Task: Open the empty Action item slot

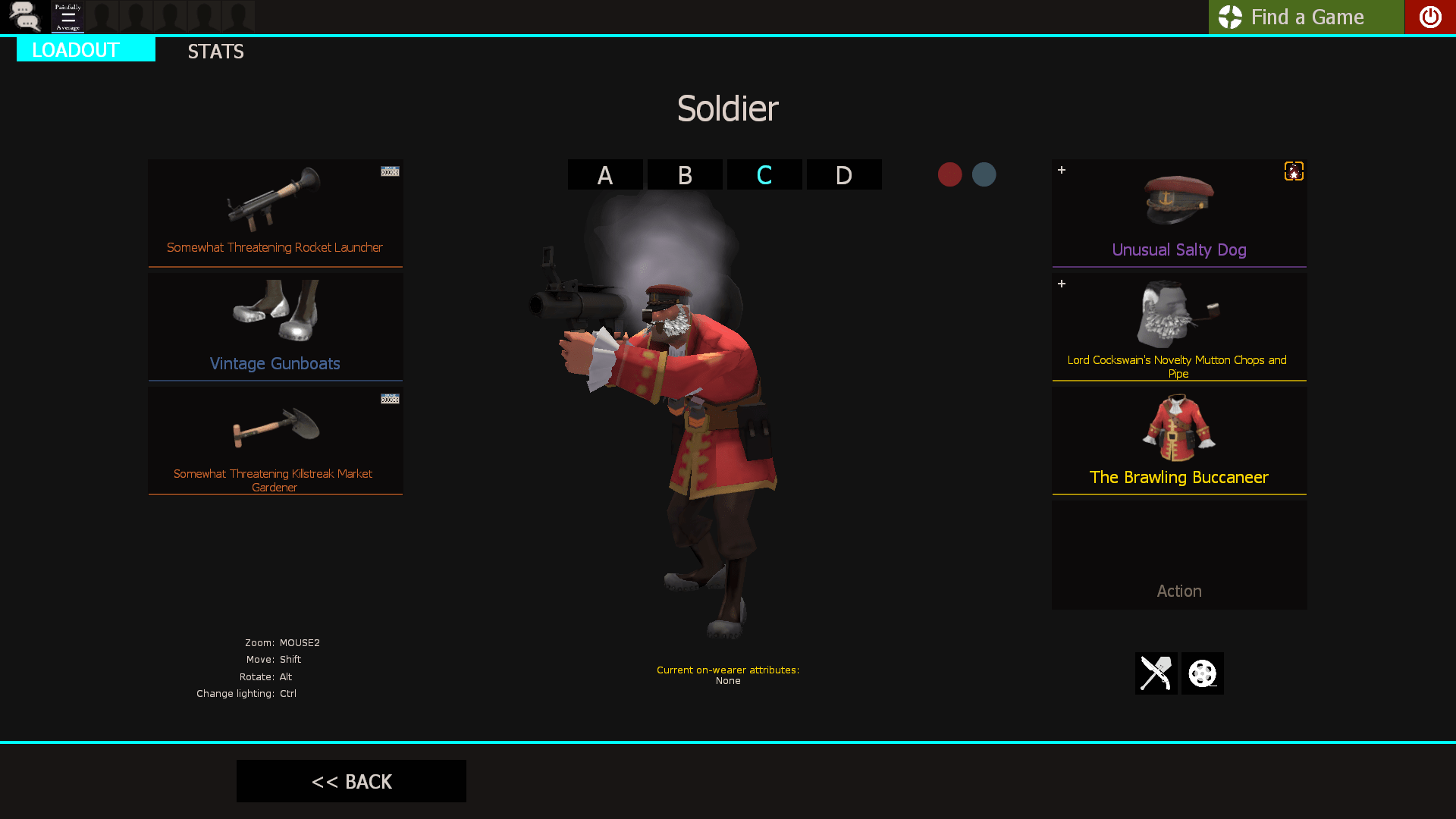Action: click(x=1178, y=554)
